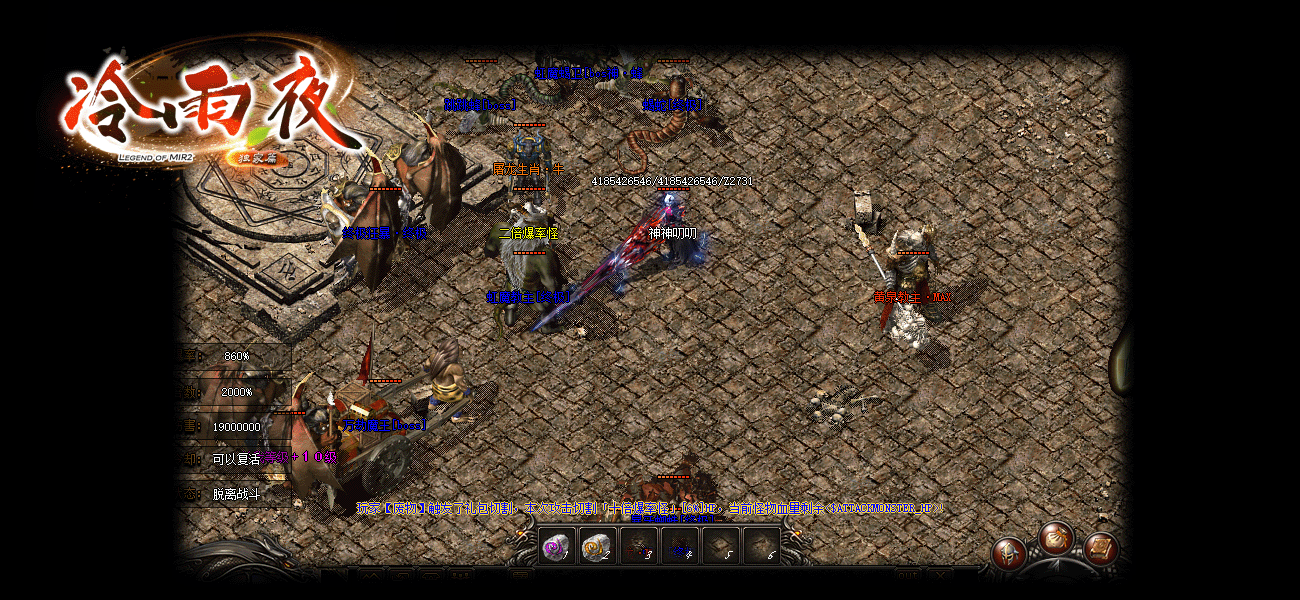Open the character equipment via helmet icon

pos(1009,553)
